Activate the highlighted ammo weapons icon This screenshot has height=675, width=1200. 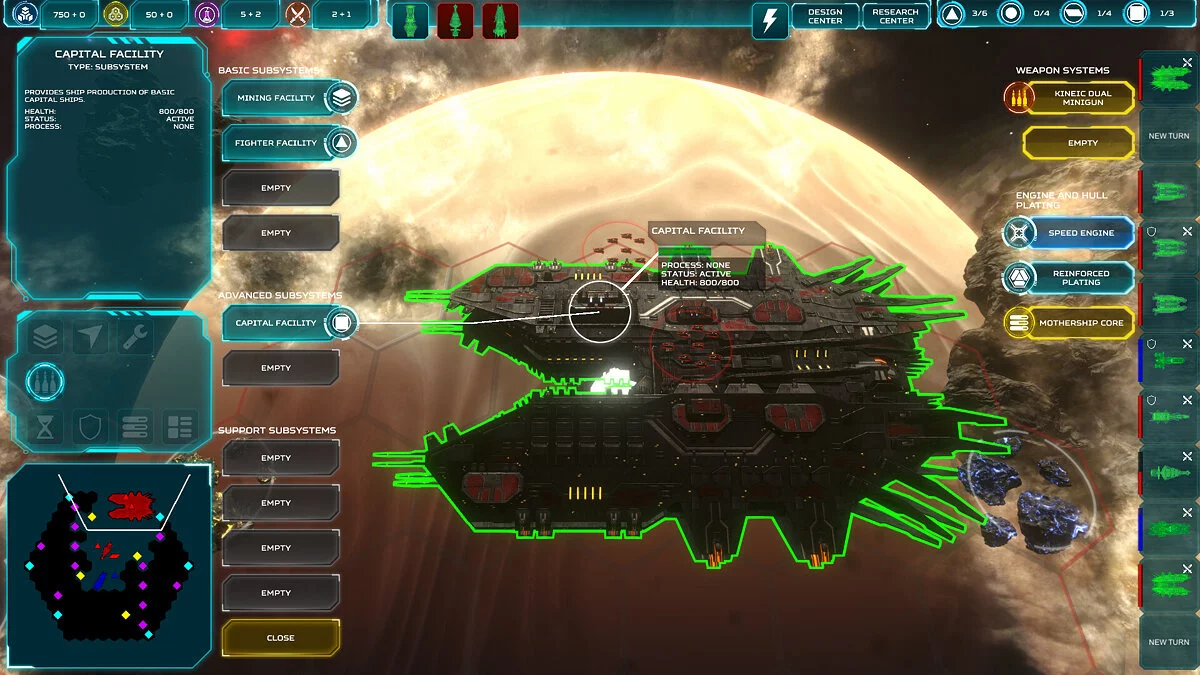[45, 381]
